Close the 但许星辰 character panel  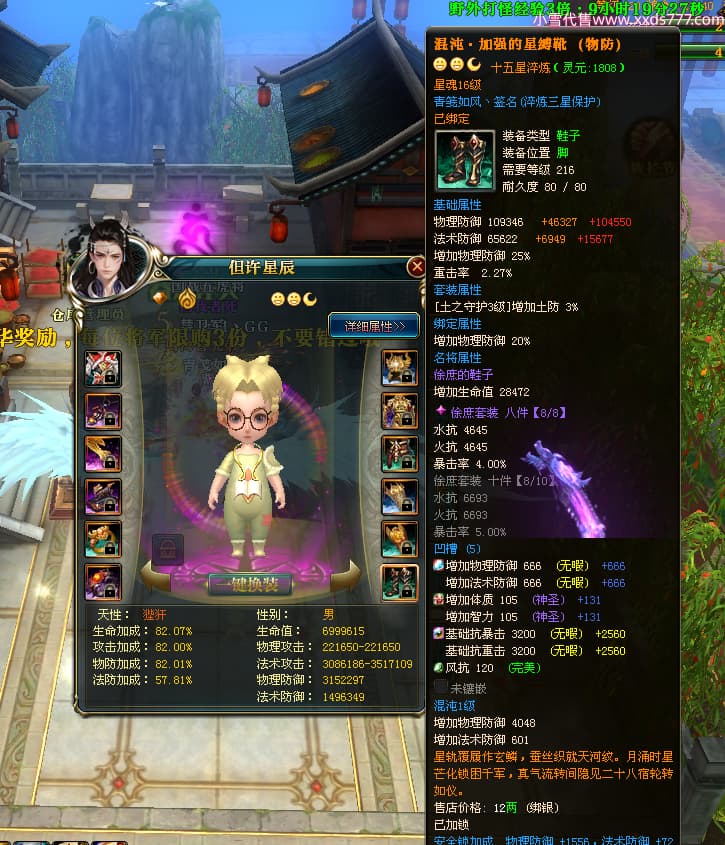click(x=416, y=267)
